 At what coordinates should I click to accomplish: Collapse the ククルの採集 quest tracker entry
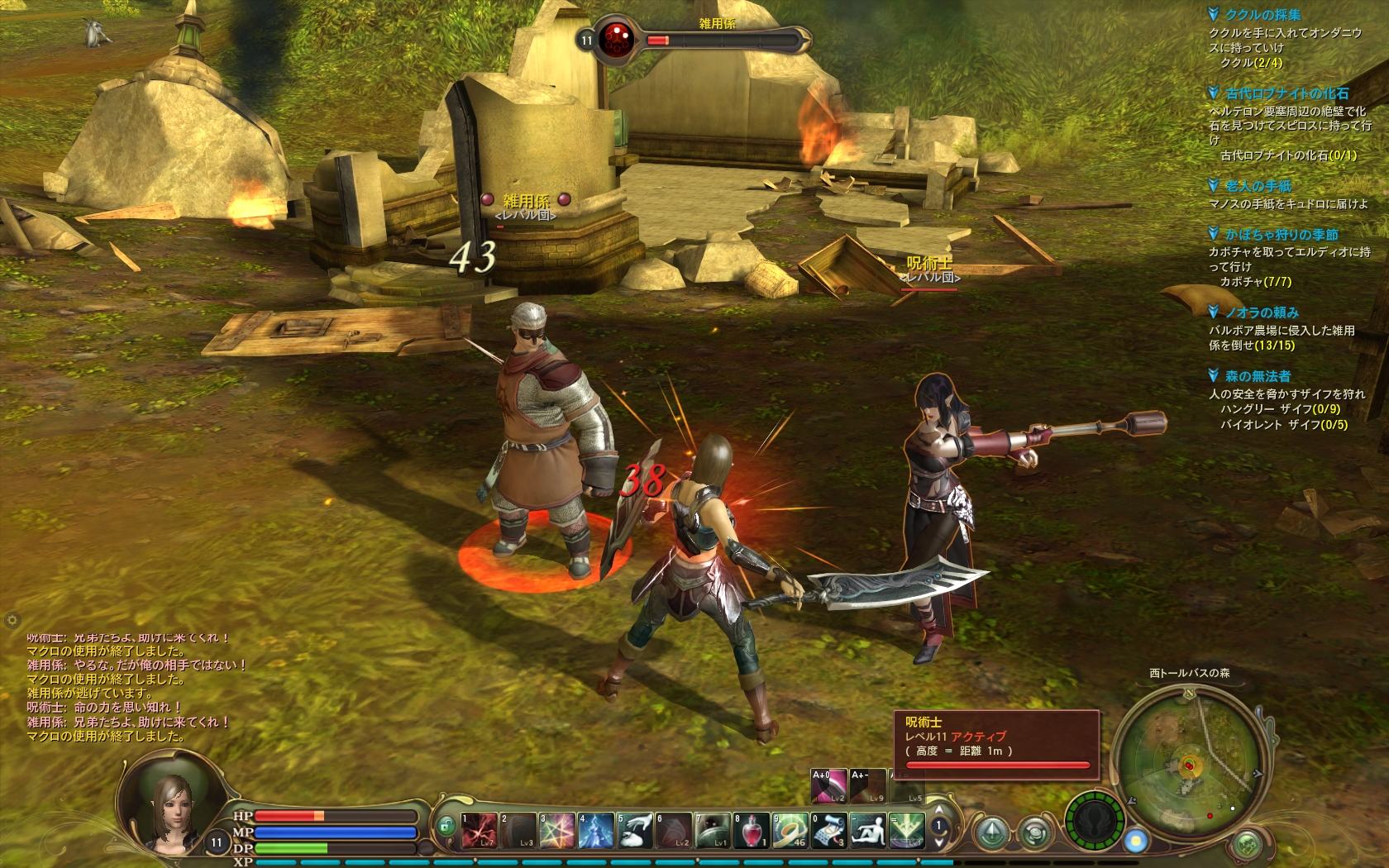click(x=1213, y=14)
